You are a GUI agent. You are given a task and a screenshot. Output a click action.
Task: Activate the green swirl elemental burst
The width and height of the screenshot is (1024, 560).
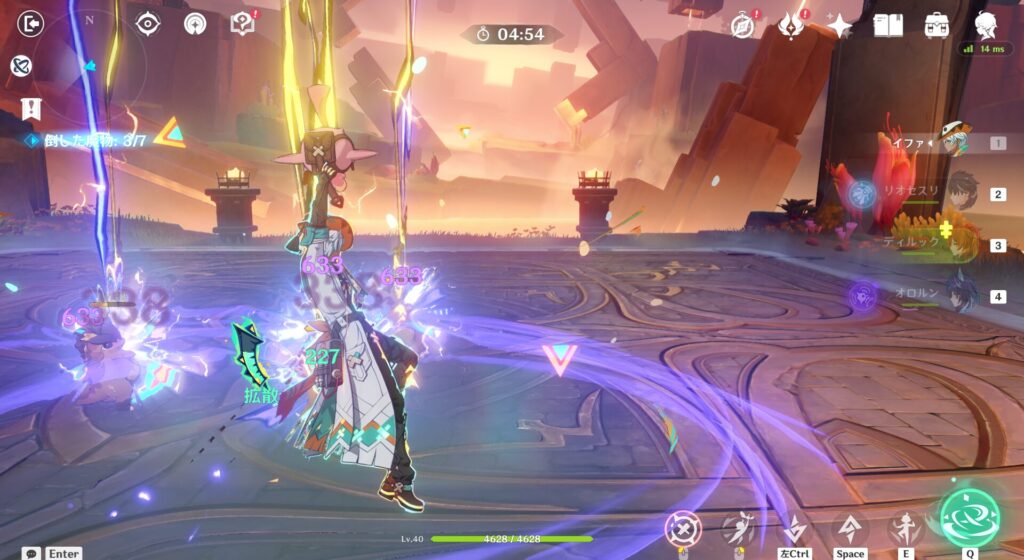(x=970, y=517)
